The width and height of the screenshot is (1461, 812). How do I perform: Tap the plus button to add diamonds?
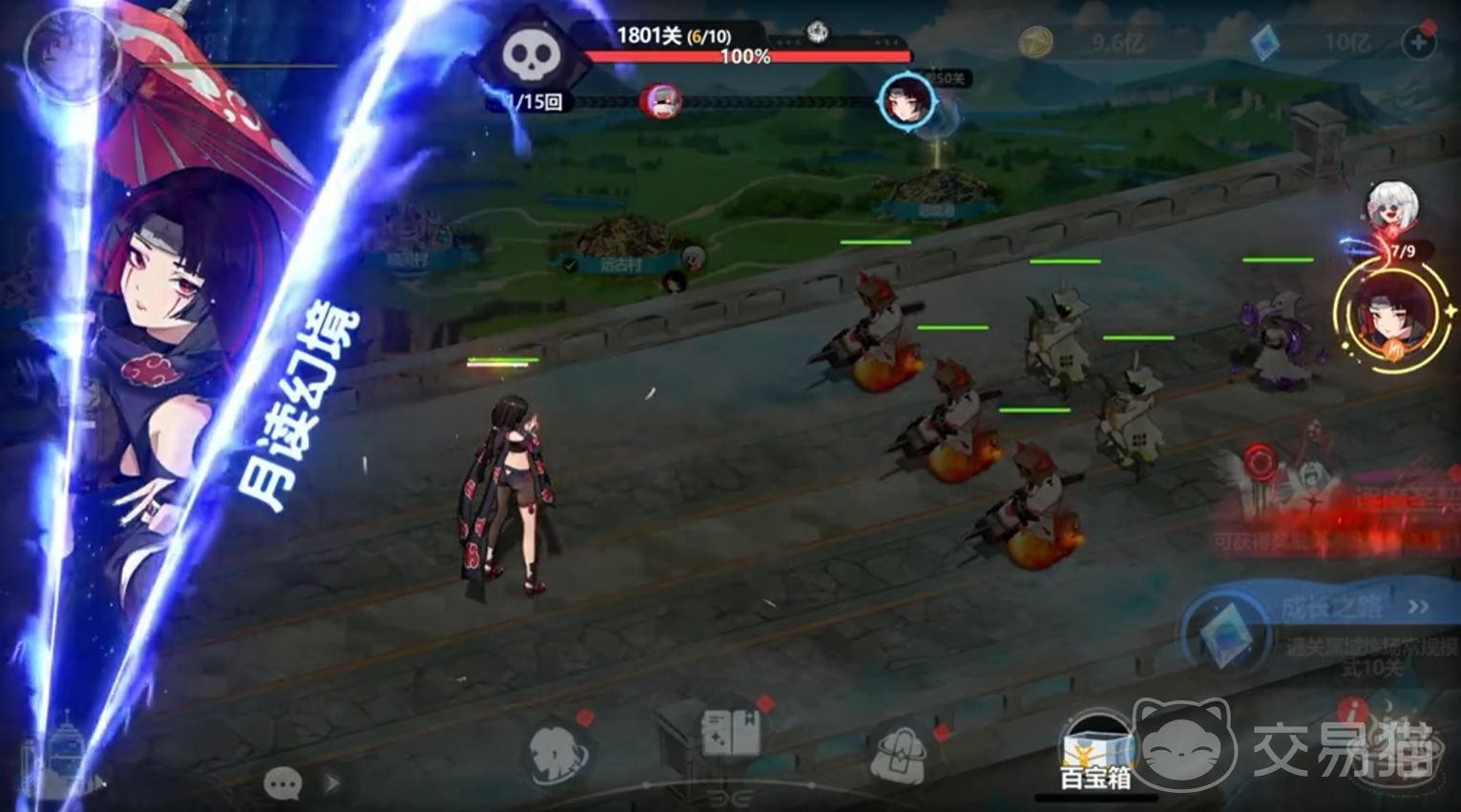[x=1419, y=42]
